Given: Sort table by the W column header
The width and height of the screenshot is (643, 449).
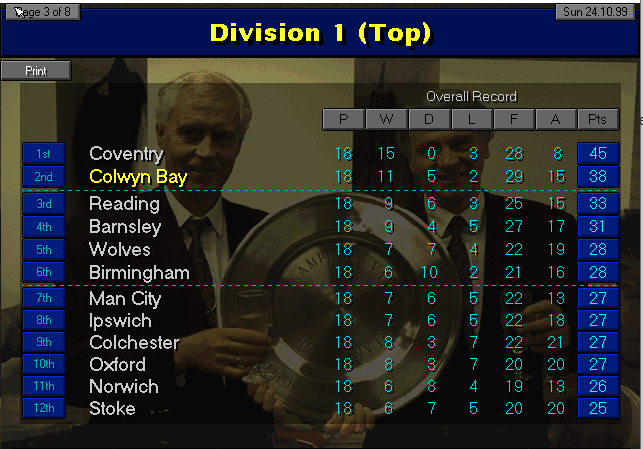Looking at the screenshot, I should tap(386, 120).
